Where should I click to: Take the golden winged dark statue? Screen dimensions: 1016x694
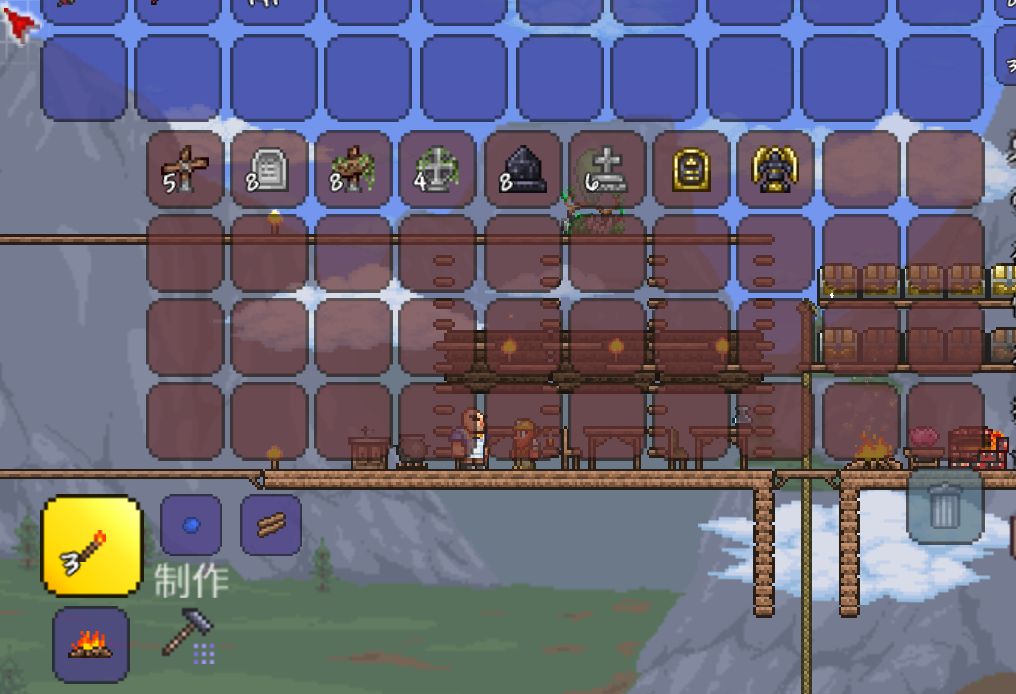tap(776, 170)
